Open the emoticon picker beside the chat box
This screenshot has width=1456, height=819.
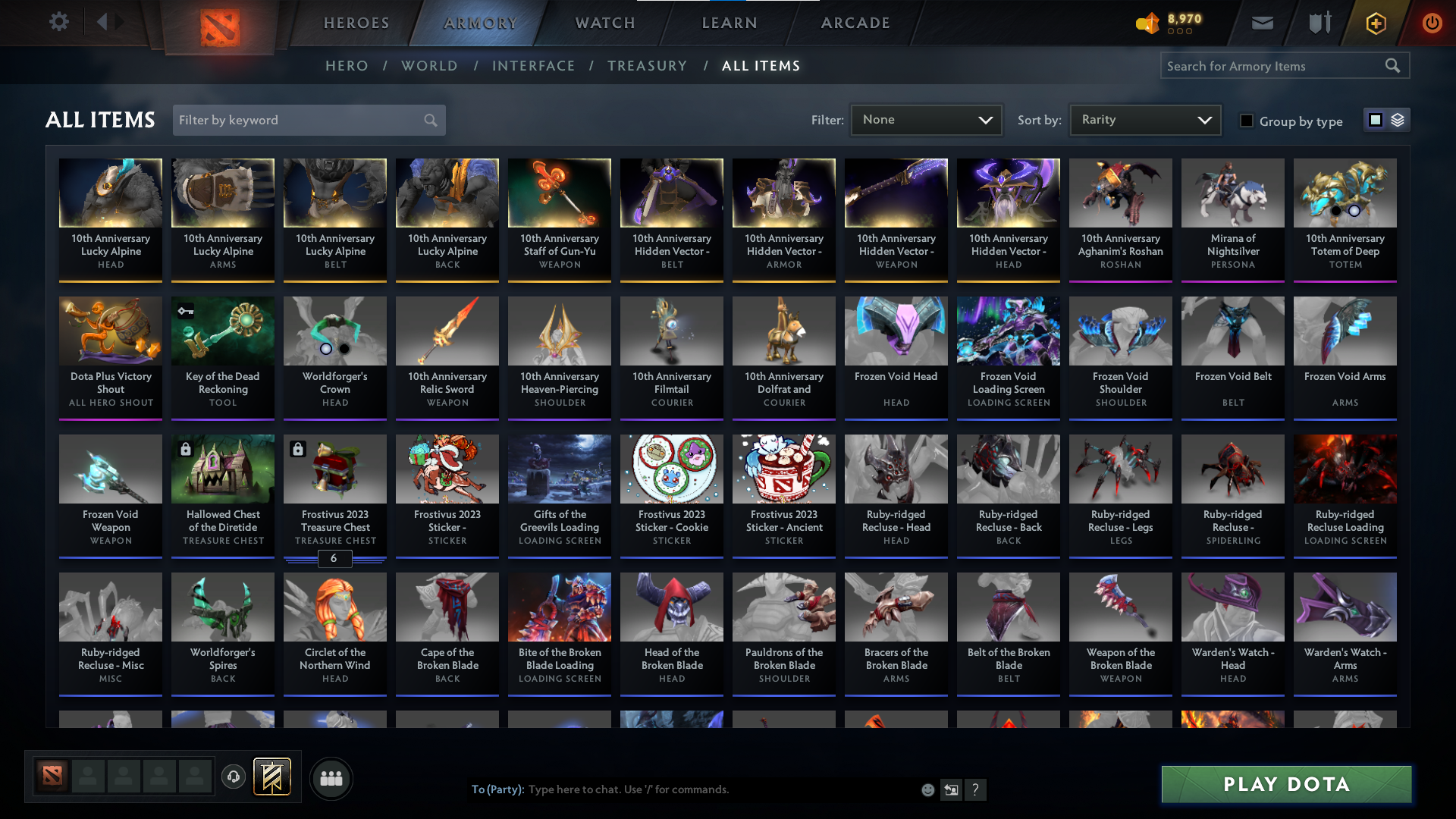point(927,789)
